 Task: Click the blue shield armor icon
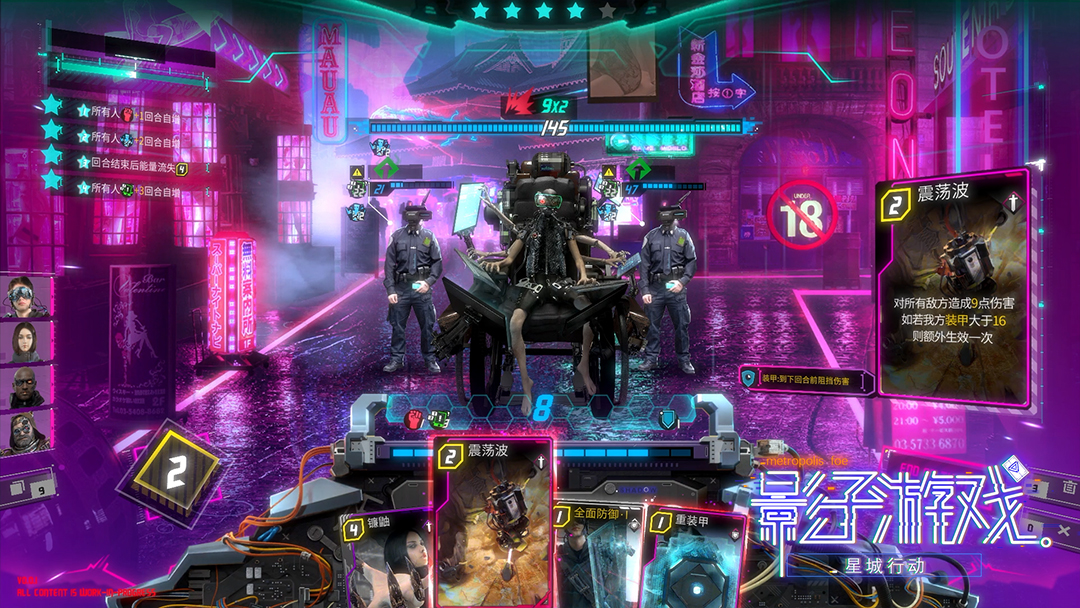tap(667, 418)
